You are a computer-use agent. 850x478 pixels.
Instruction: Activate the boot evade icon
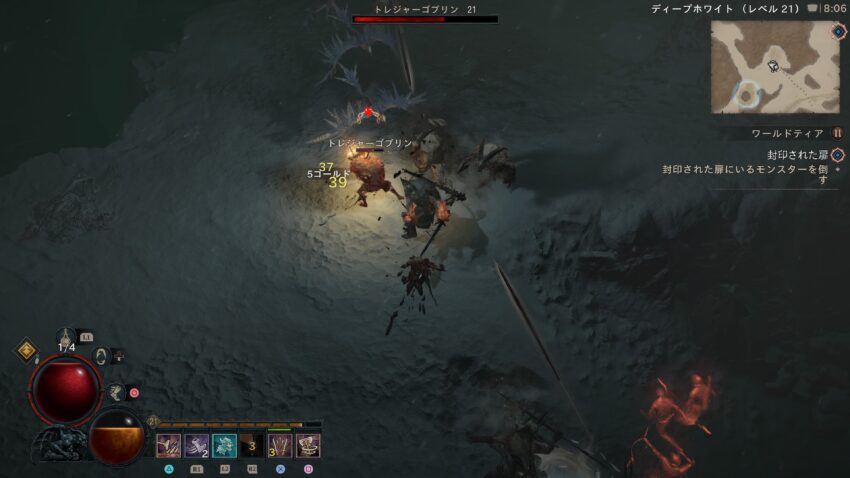pyautogui.click(x=116, y=392)
